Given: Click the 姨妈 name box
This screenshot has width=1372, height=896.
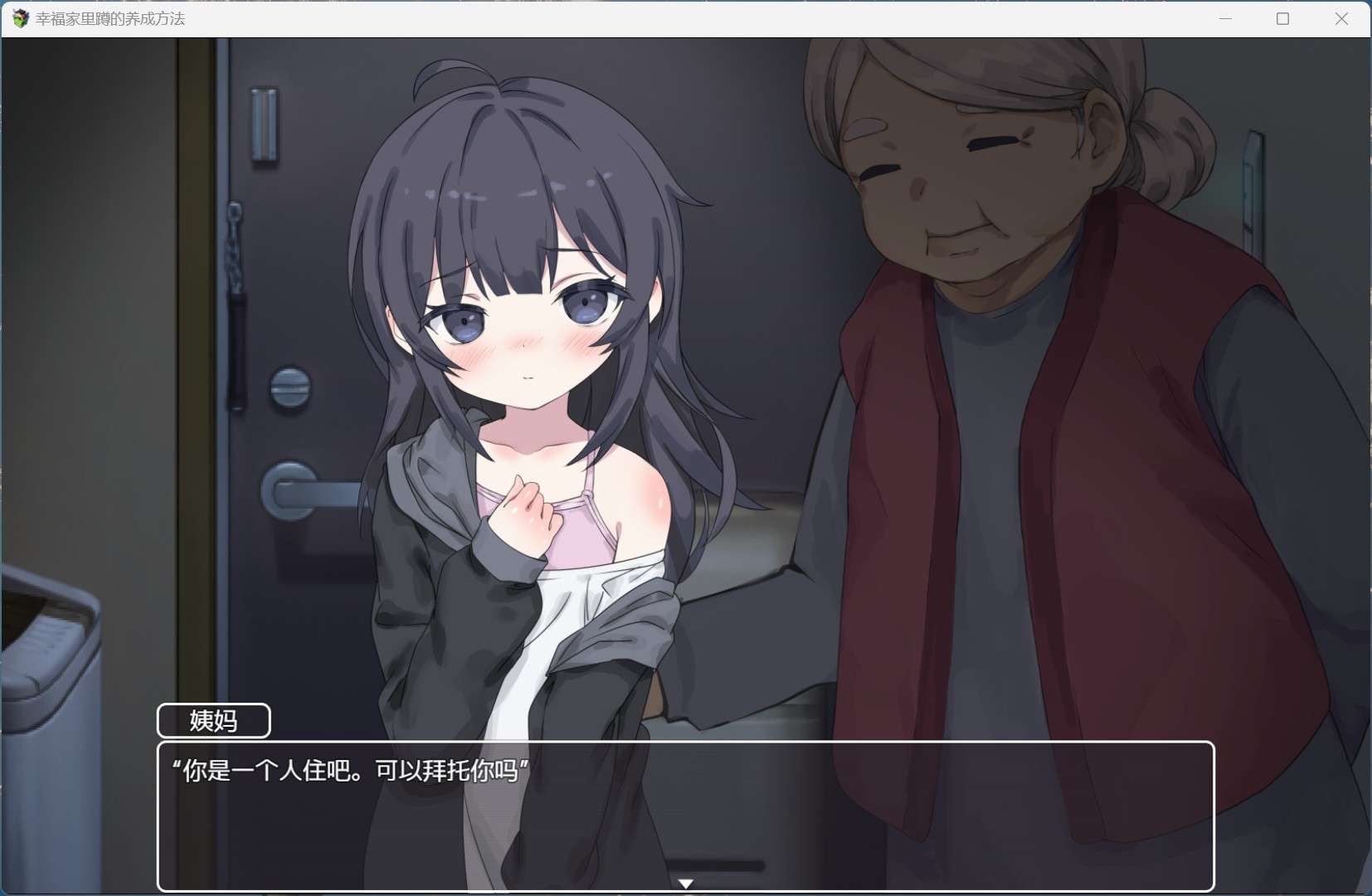Looking at the screenshot, I should [213, 720].
